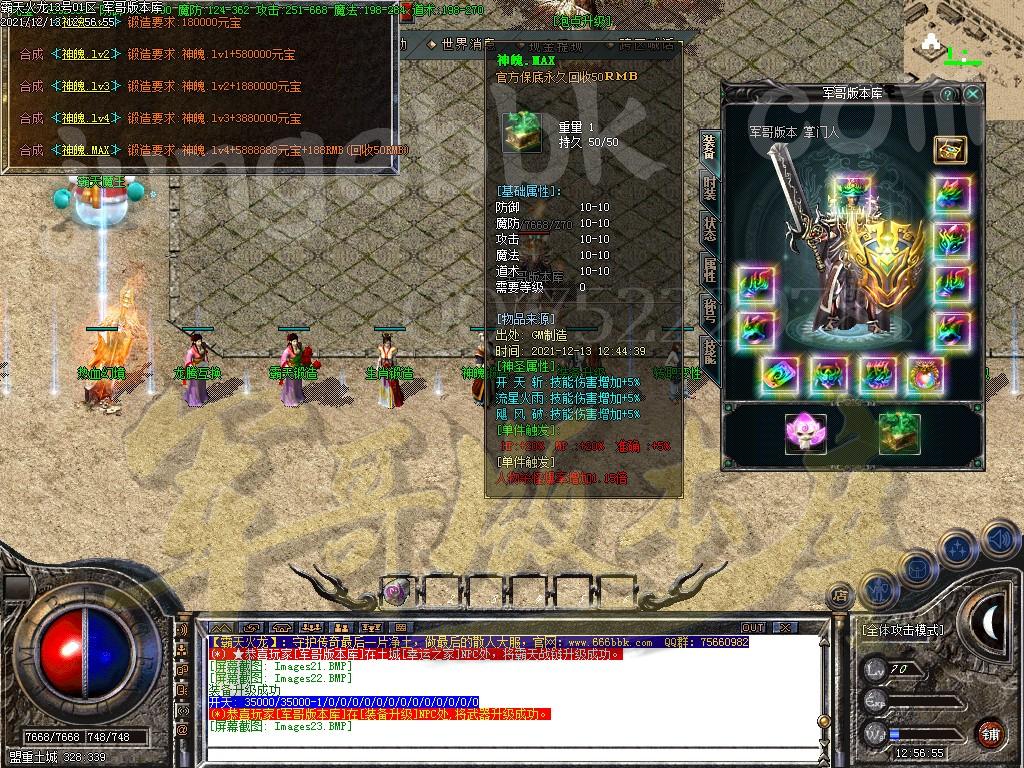The height and width of the screenshot is (768, 1024).
Task: Open the treasure chest icon in the character window
Action: coord(949,149)
